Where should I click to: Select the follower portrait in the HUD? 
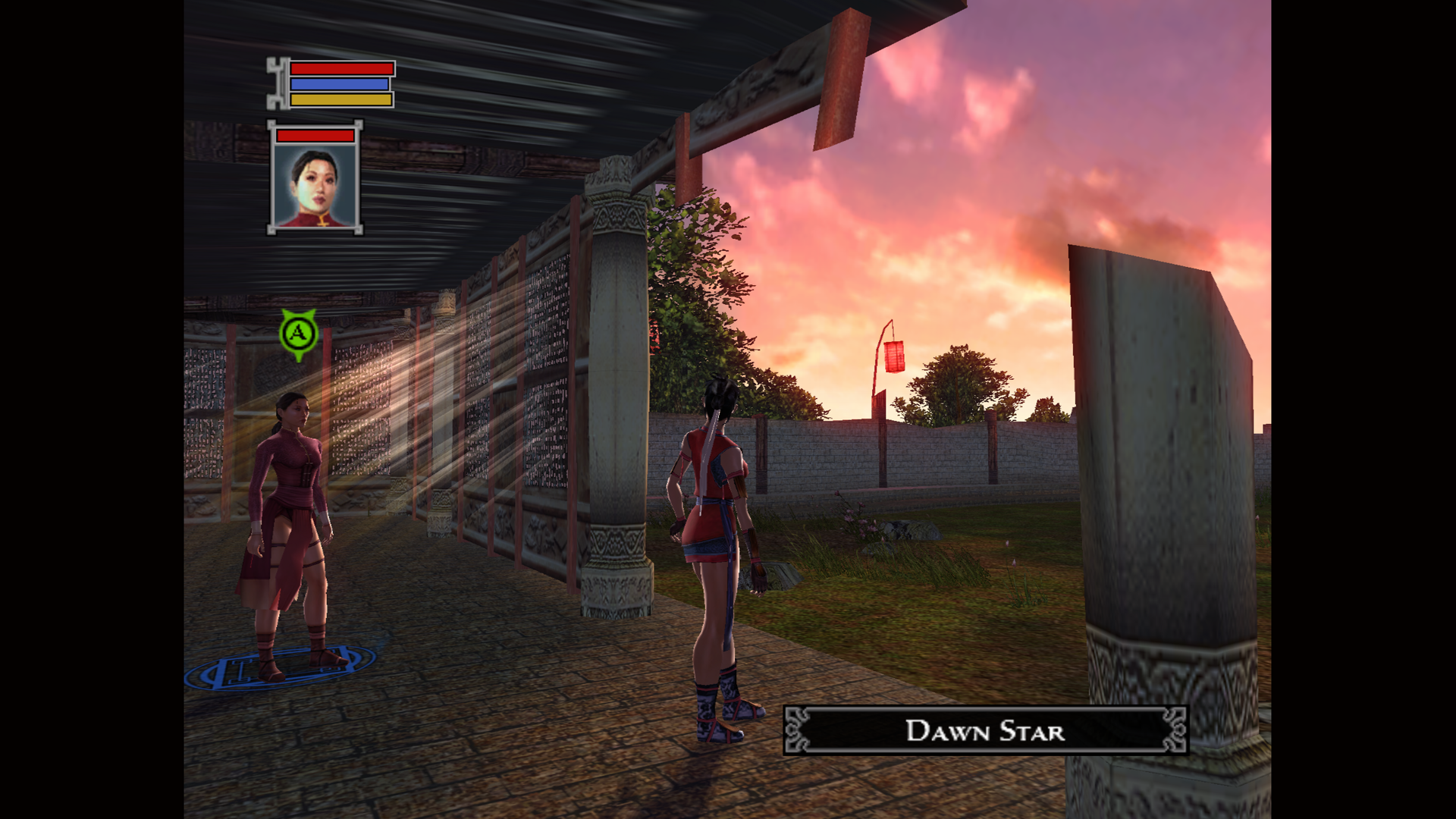(315, 185)
